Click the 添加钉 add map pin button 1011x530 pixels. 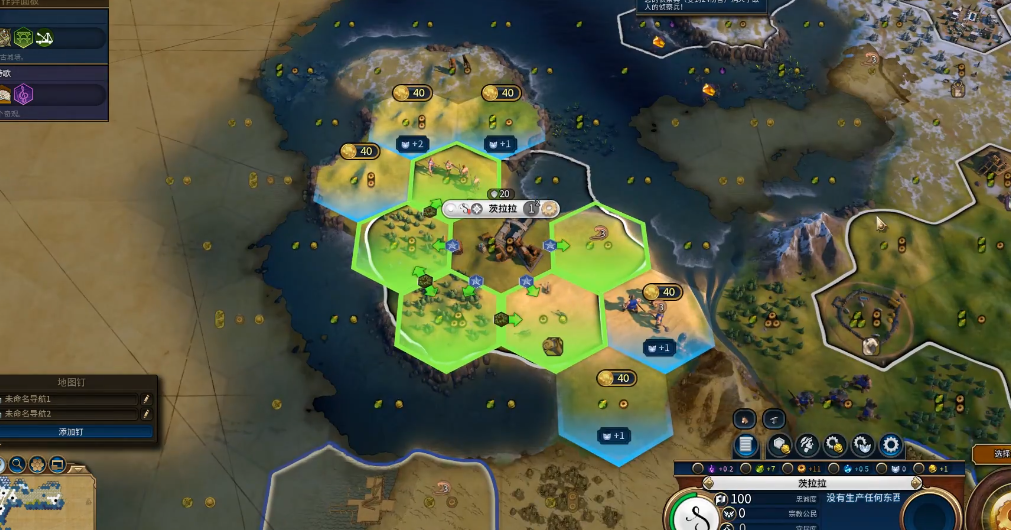76,431
